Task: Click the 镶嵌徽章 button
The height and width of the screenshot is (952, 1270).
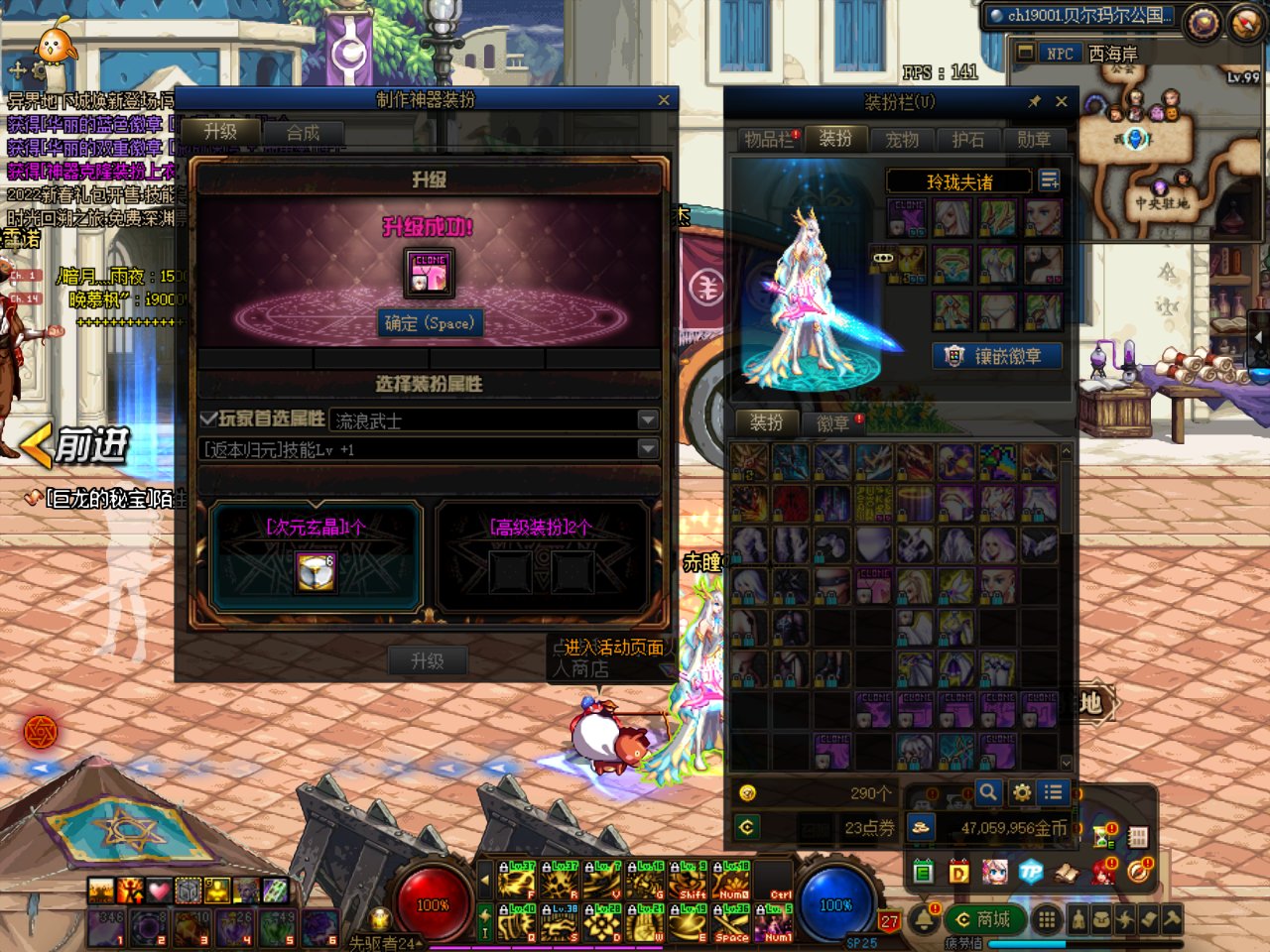Action: tap(997, 356)
